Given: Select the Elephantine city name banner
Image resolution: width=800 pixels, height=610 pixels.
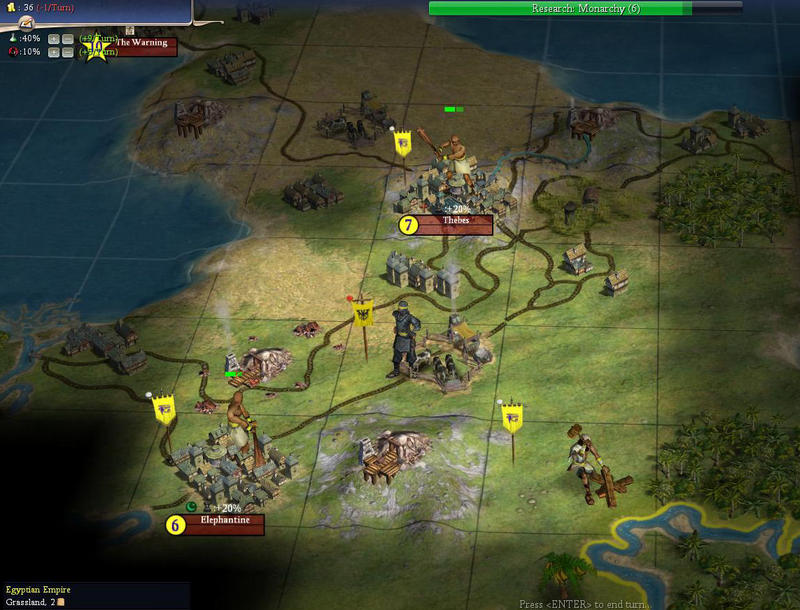Looking at the screenshot, I should point(223,523).
